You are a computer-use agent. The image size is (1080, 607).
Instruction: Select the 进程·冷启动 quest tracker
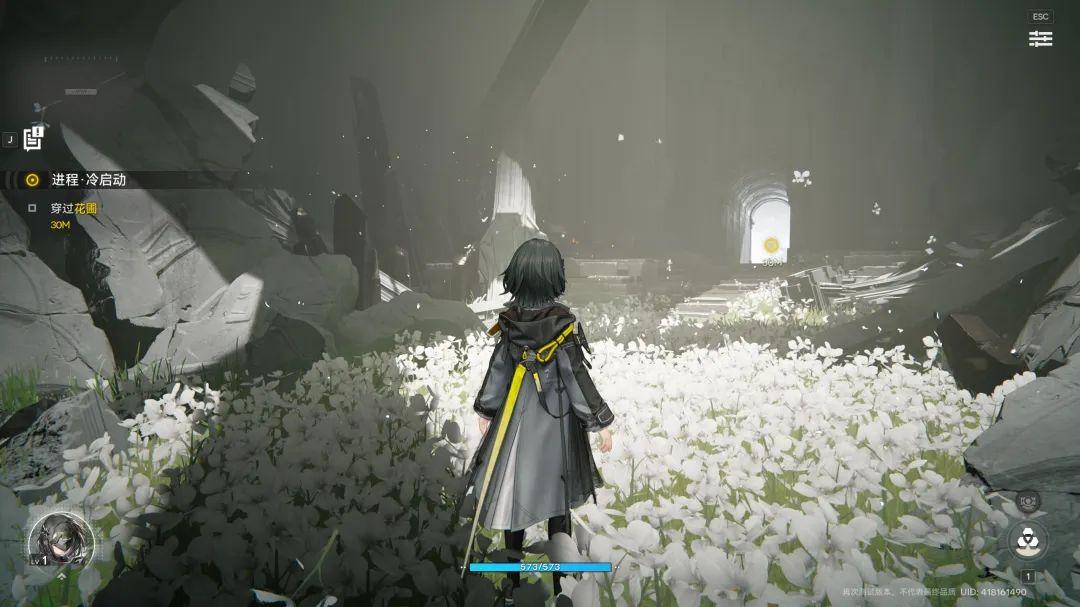point(88,180)
